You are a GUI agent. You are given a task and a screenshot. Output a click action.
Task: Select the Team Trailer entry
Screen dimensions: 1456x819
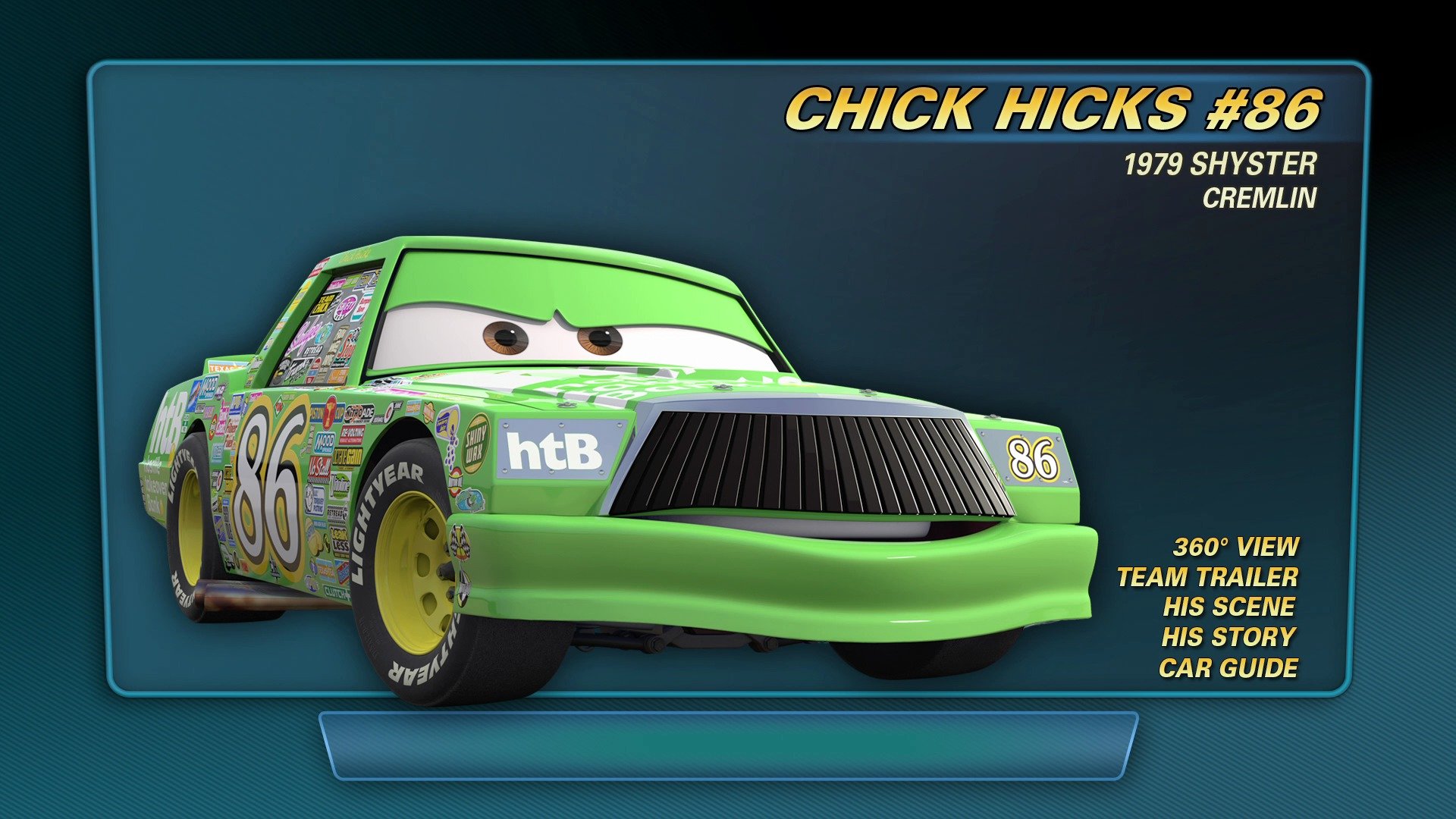(x=1207, y=577)
